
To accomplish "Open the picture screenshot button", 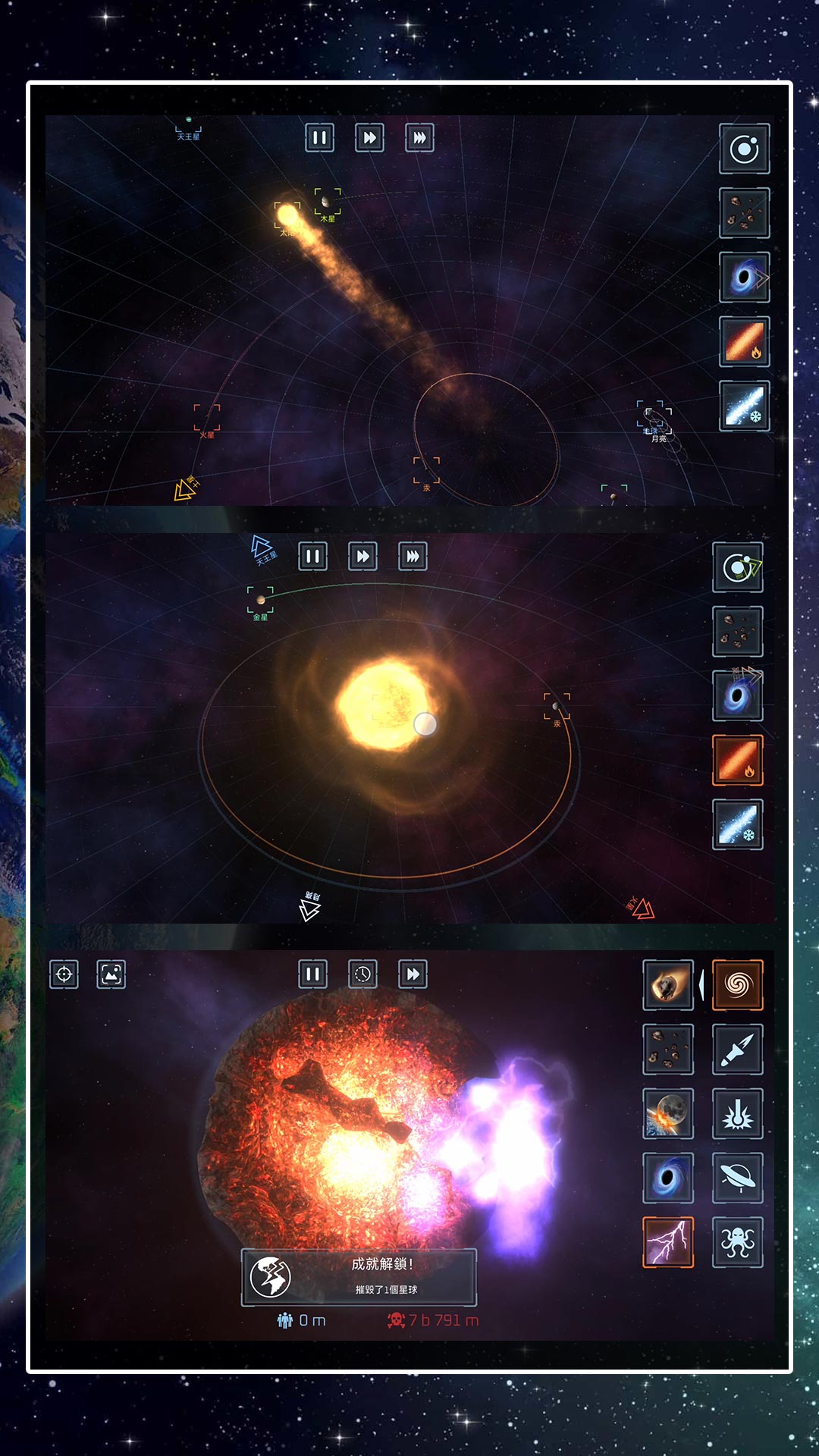I will click(111, 974).
